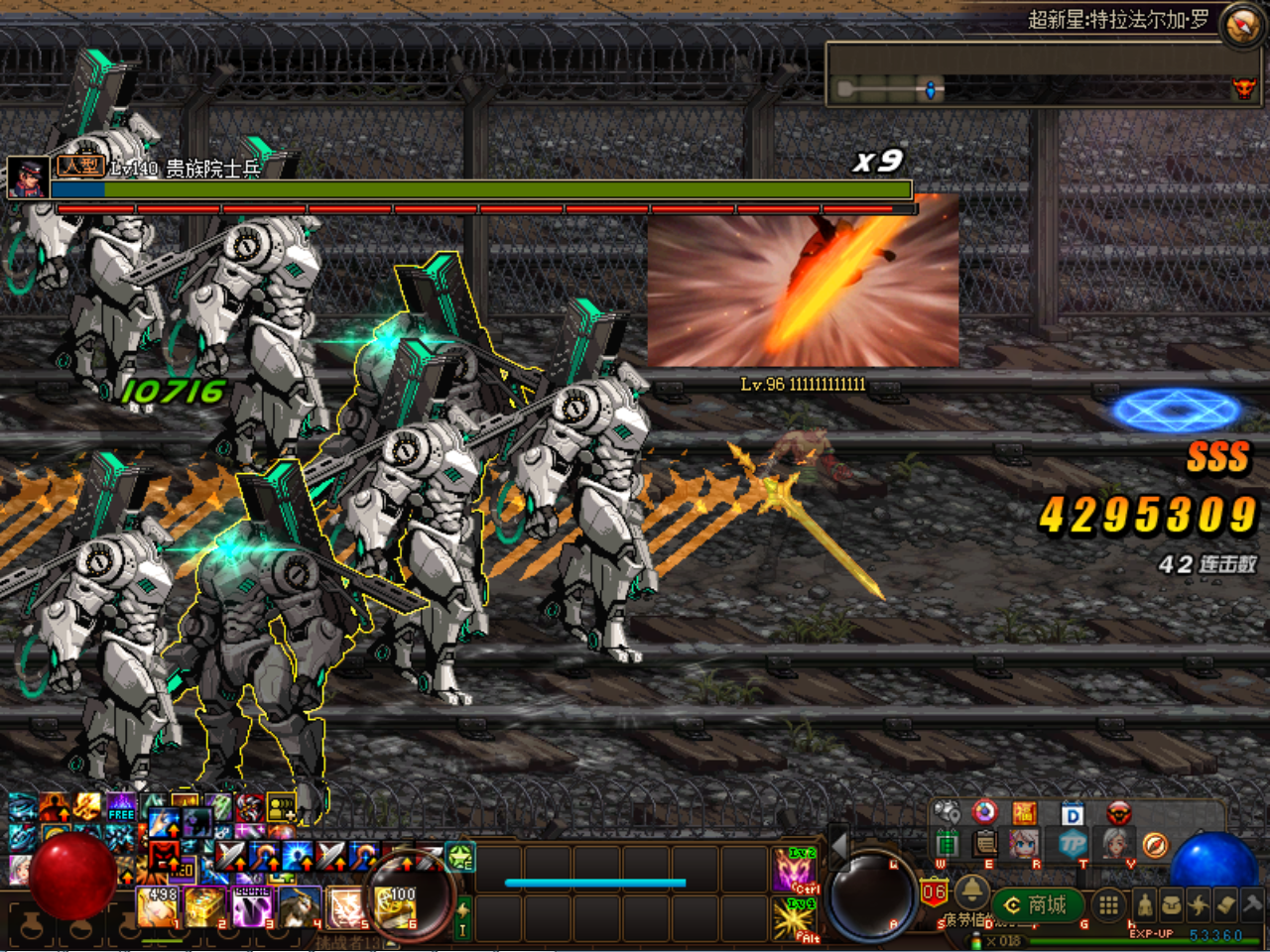Click the golden notification bell icon
The image size is (1270, 952).
pos(973,895)
